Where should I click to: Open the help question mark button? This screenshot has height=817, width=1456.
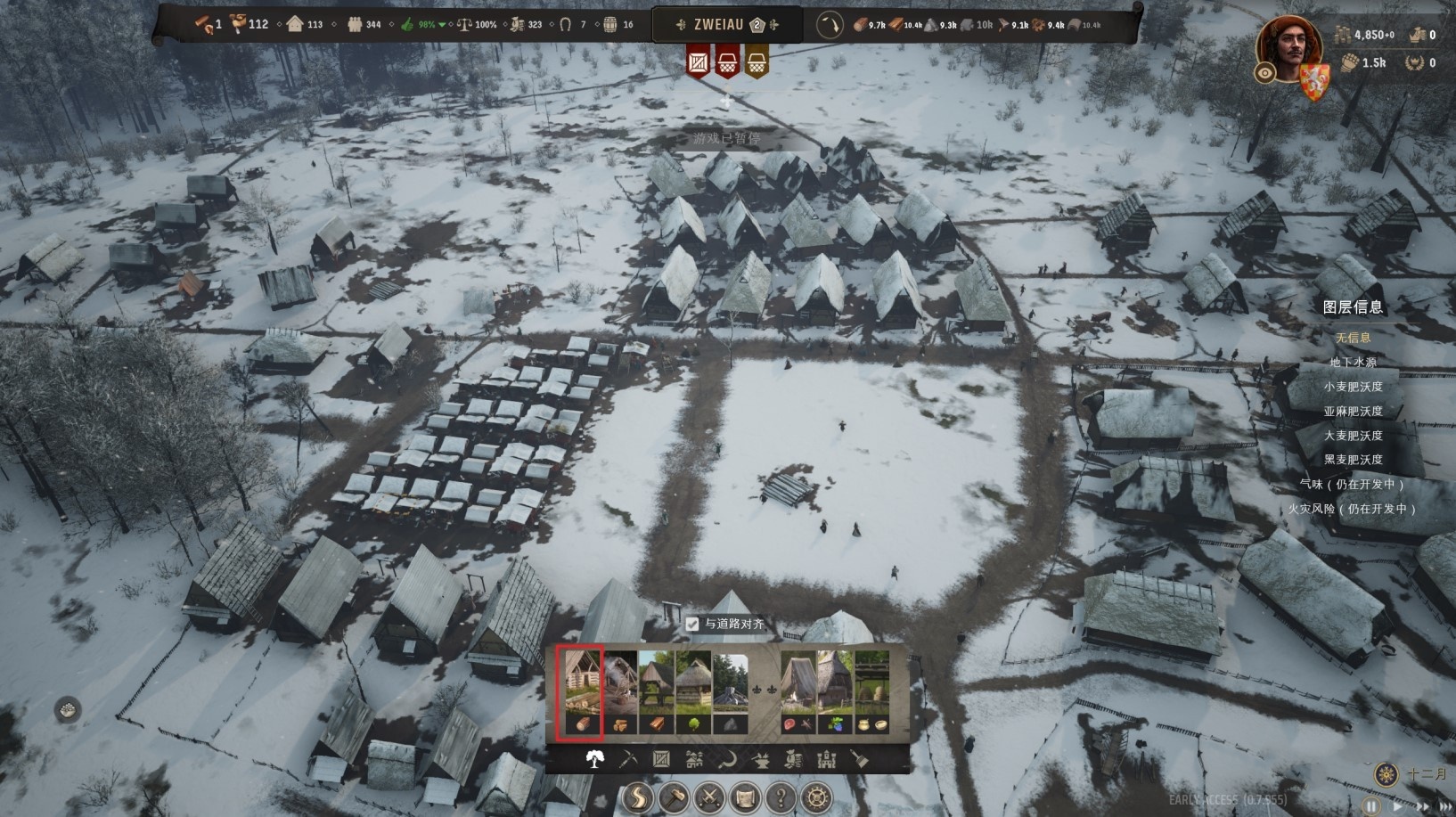pos(781,797)
